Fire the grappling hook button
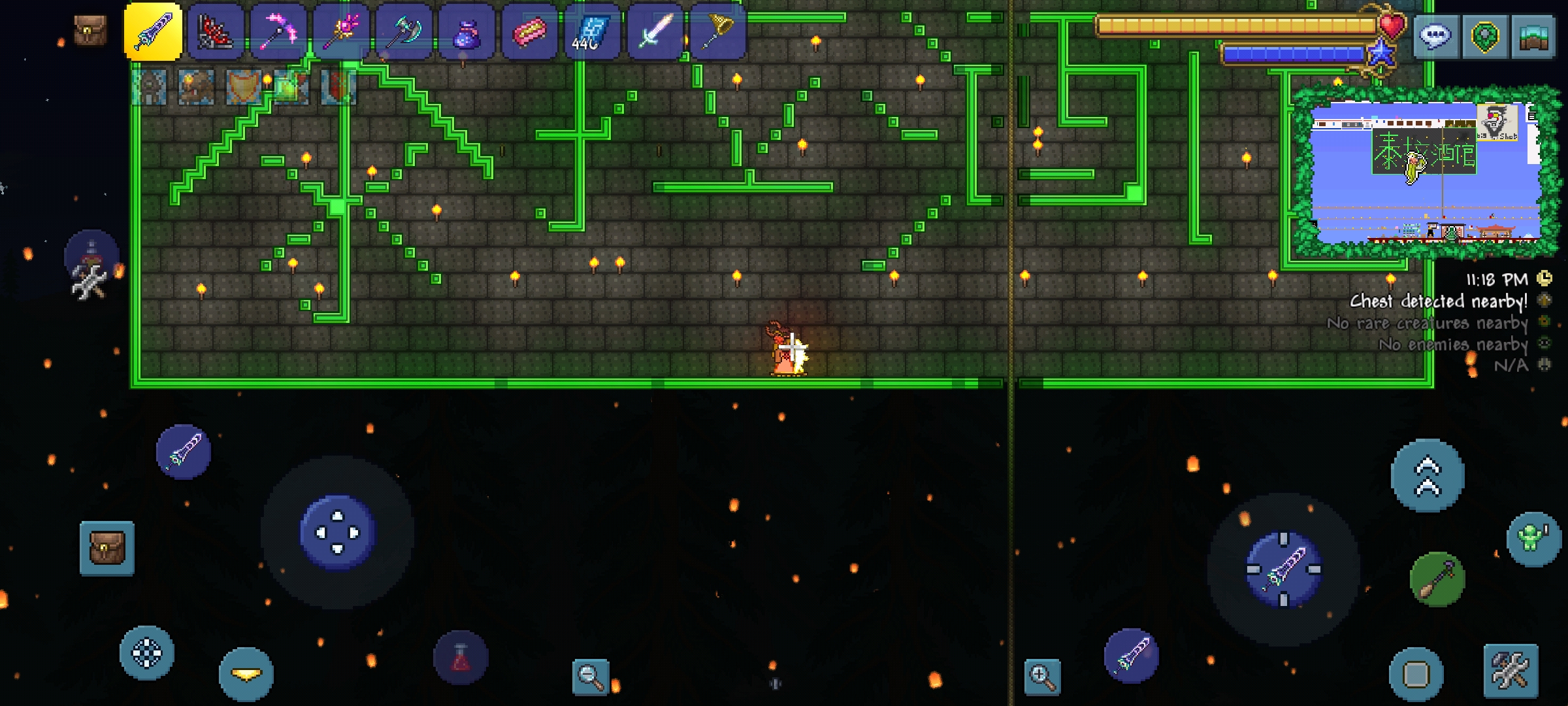The height and width of the screenshot is (706, 1568). coord(1437,579)
